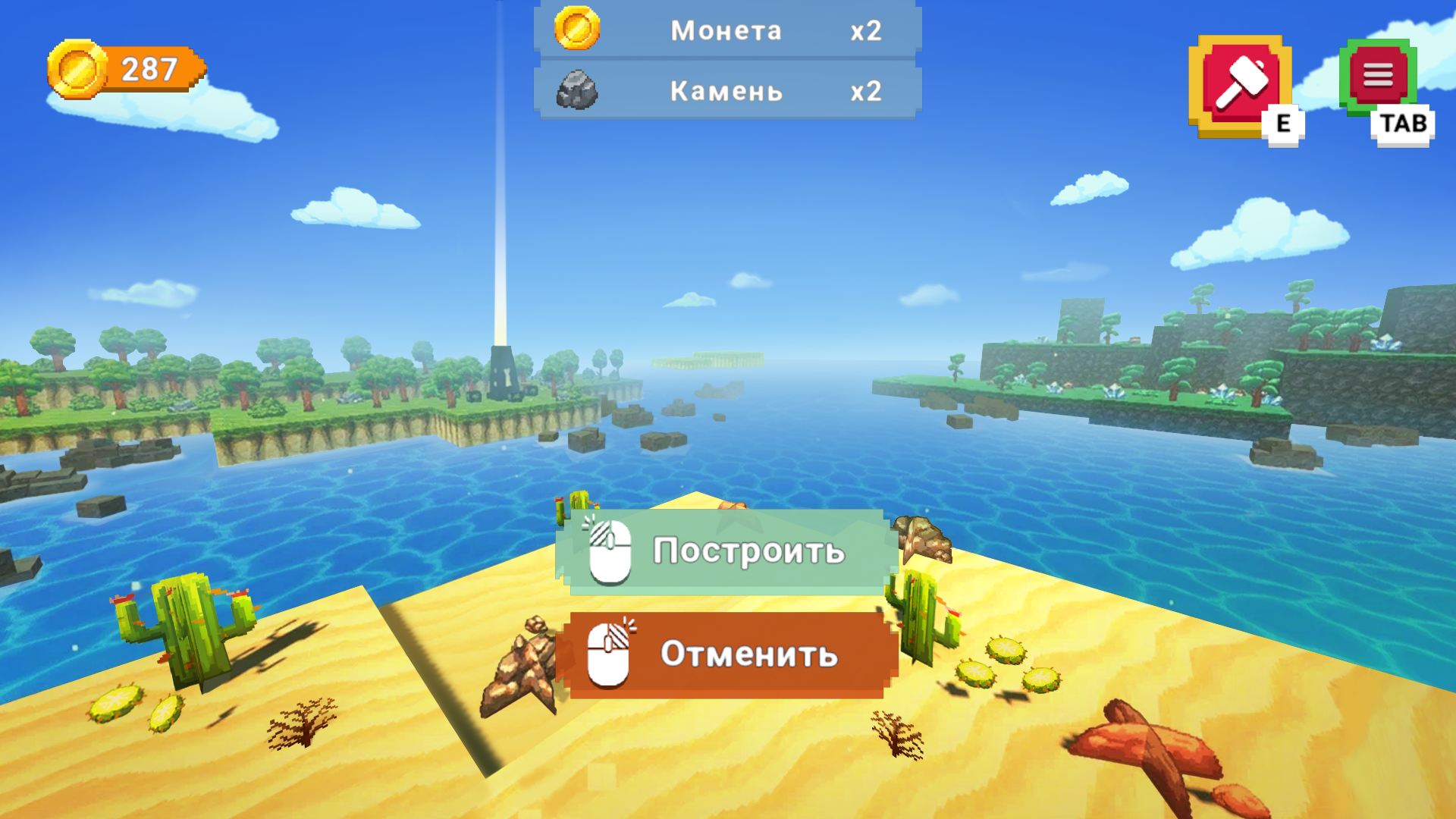This screenshot has width=1456, height=819.
Task: Click the stone icon beside Камень
Action: click(576, 91)
